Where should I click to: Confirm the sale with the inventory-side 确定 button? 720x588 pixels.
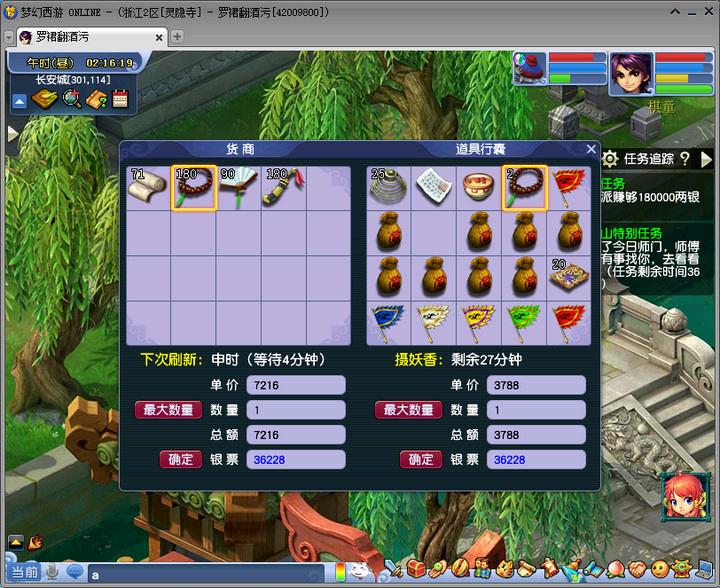click(421, 459)
